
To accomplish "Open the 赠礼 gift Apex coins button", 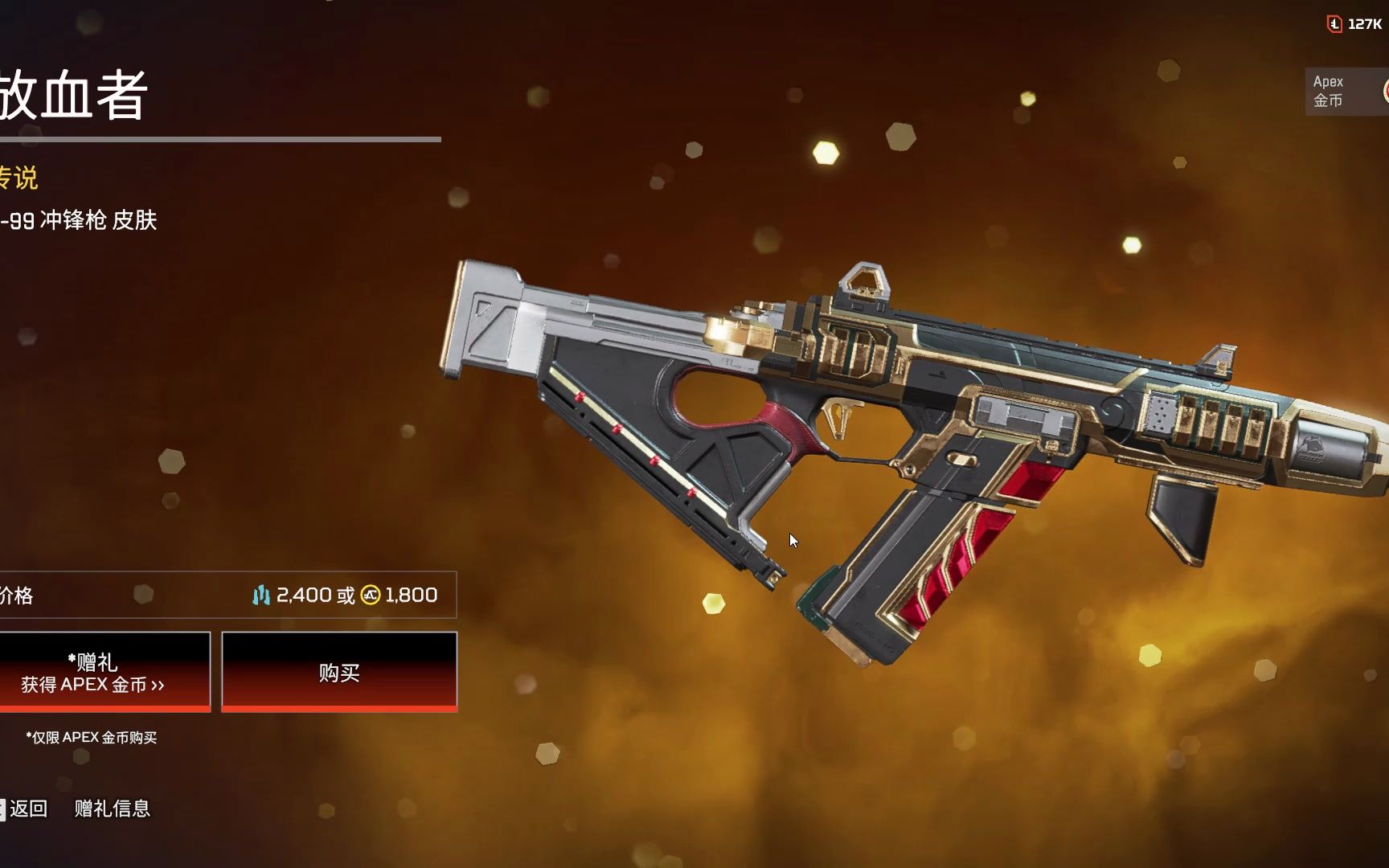I will [103, 672].
